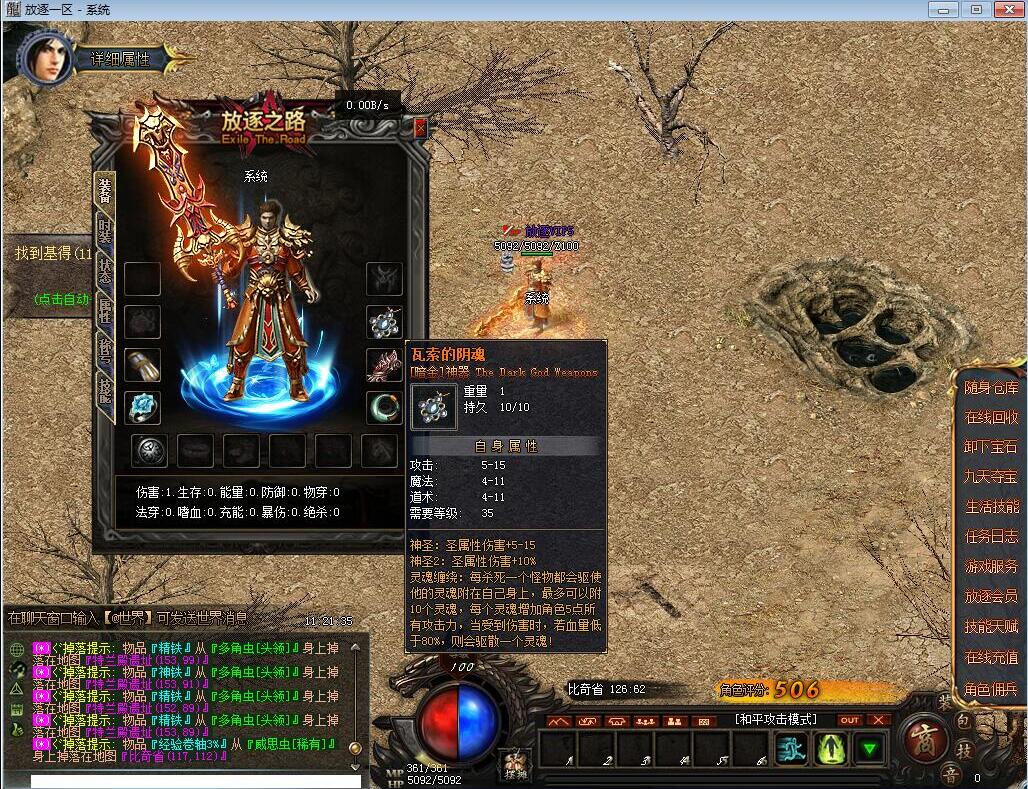The width and height of the screenshot is (1028, 789).
Task: Choose 九天夺宝 from the side menu
Action: pyautogui.click(x=990, y=477)
